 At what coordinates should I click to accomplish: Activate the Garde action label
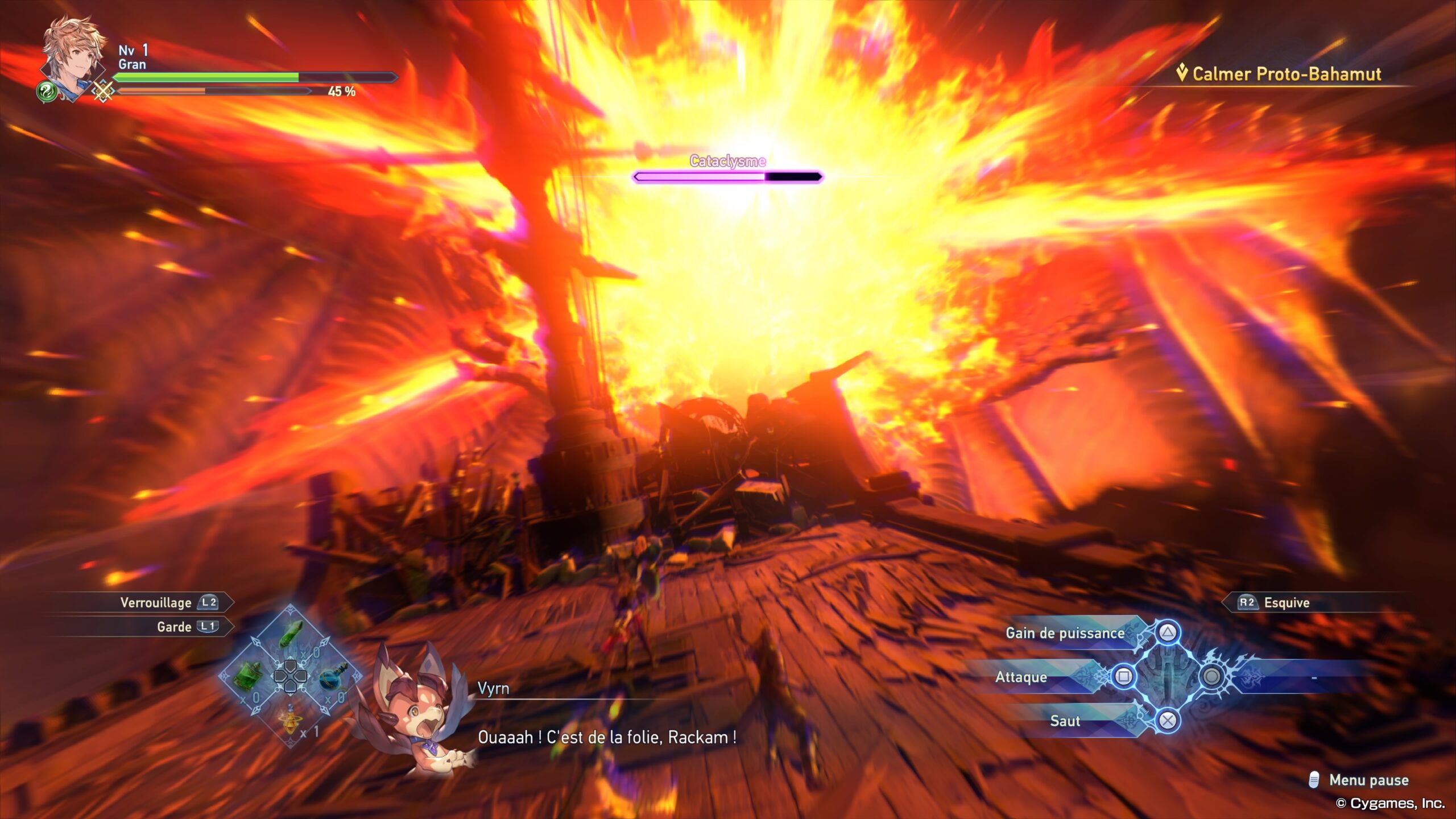174,627
